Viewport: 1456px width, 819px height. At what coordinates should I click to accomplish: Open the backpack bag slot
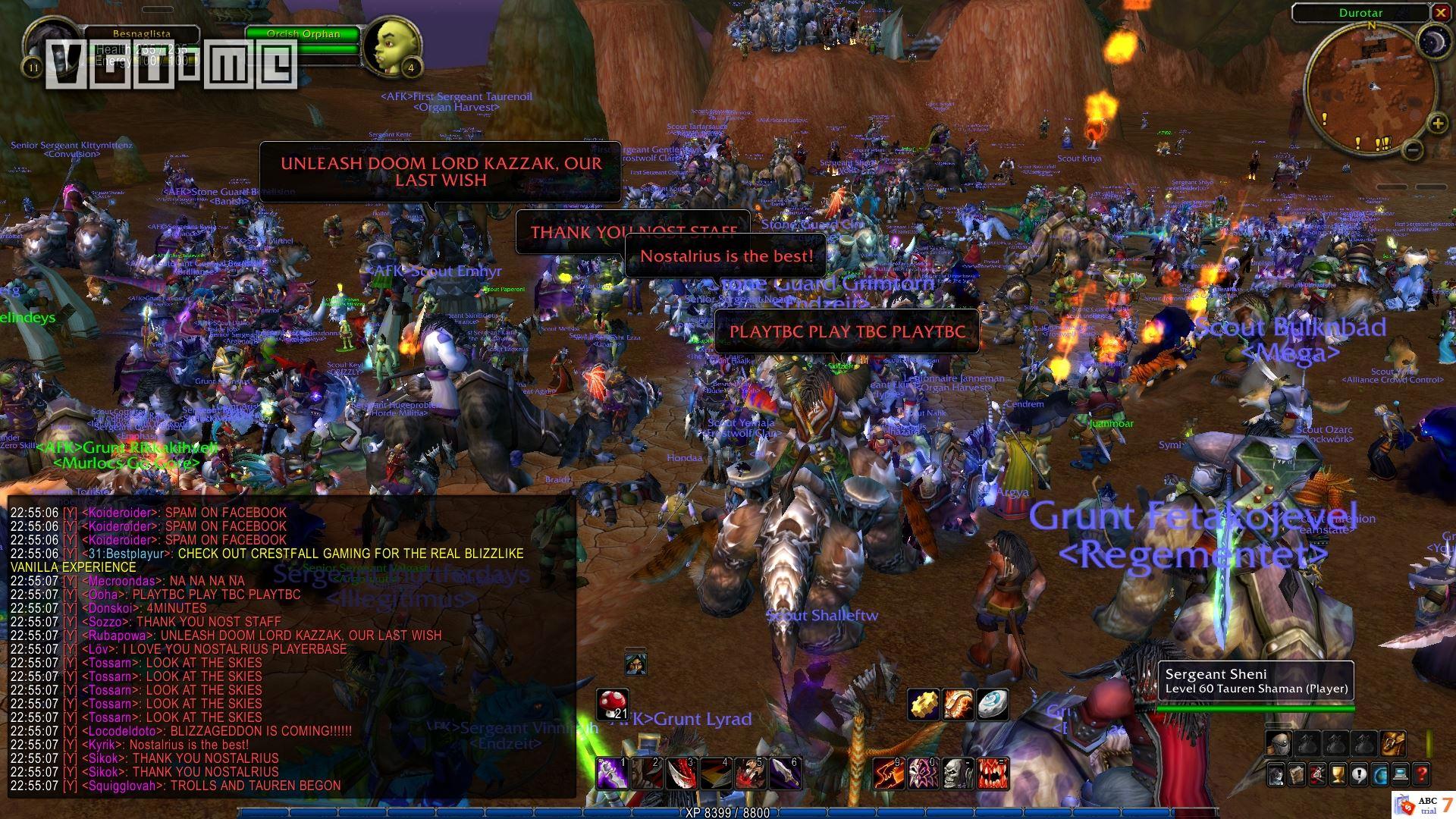coord(1393,743)
